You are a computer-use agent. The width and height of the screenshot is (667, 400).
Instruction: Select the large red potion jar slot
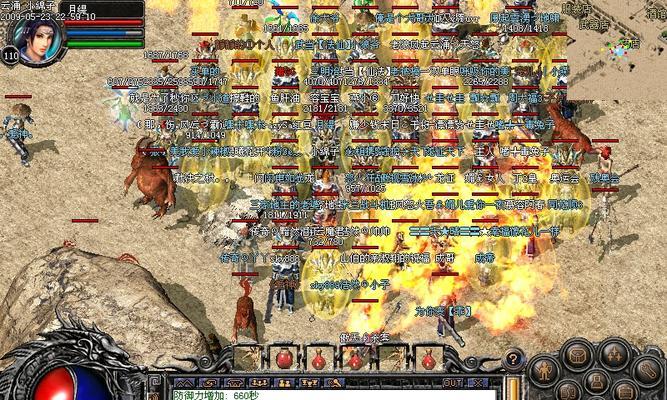(284, 358)
